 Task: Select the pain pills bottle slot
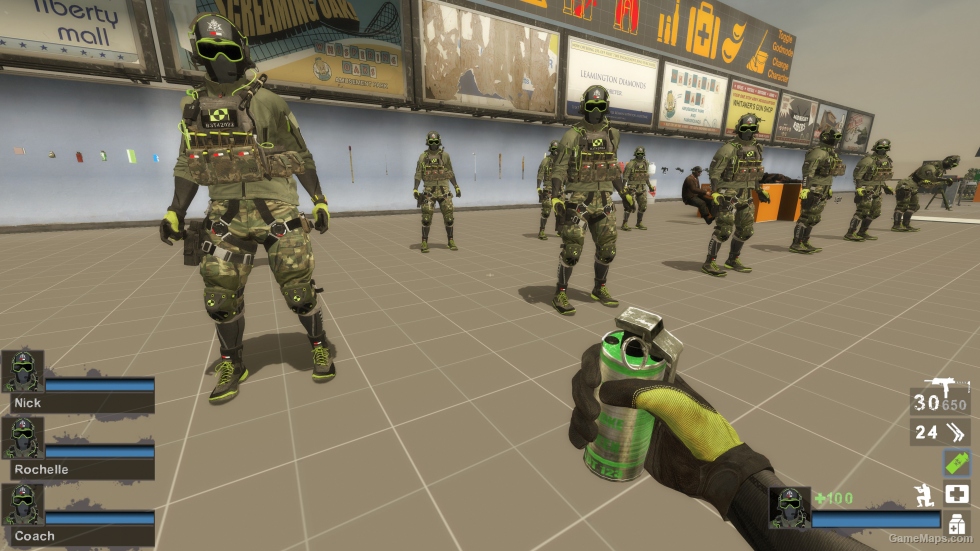tap(957, 523)
